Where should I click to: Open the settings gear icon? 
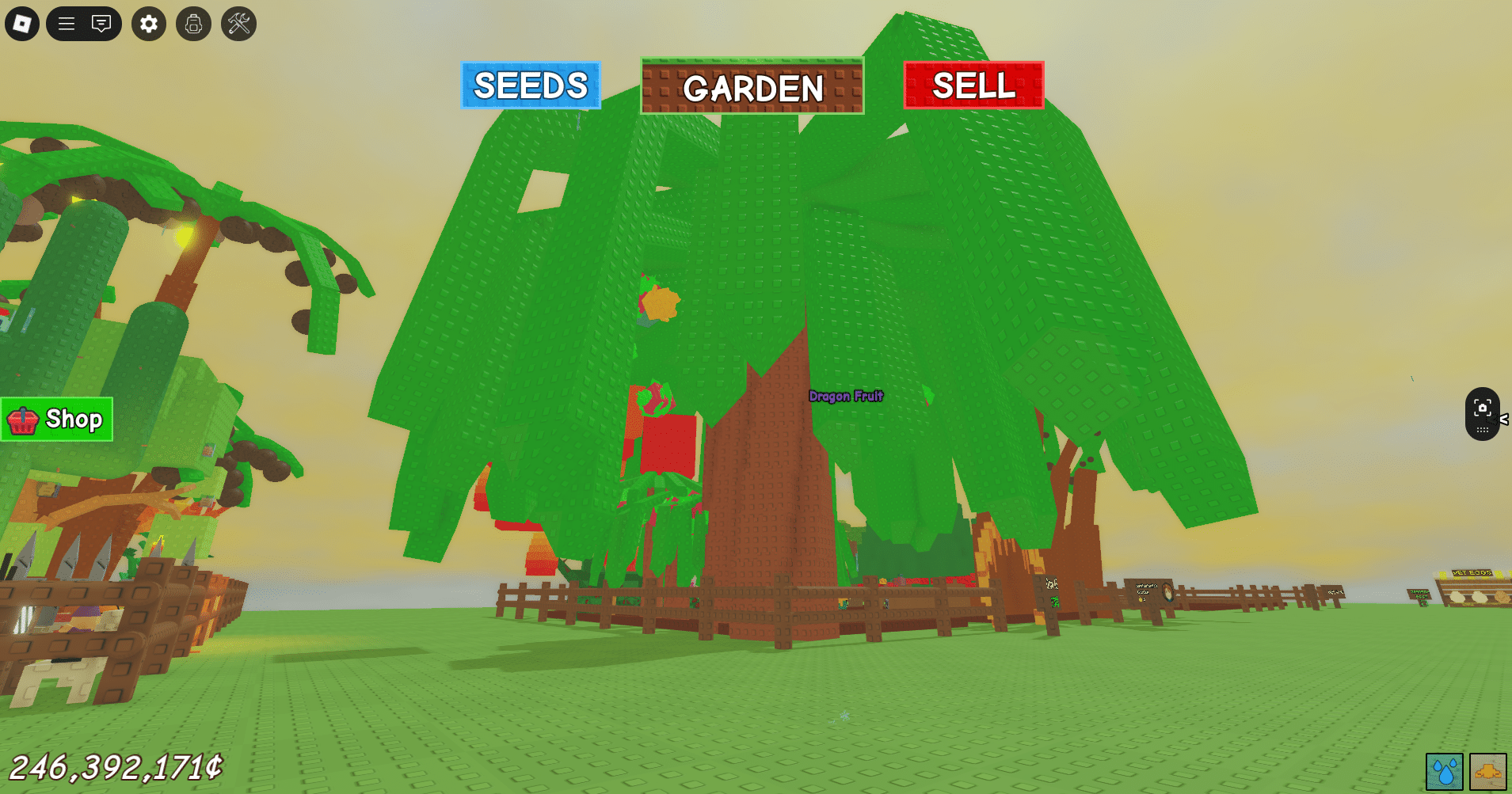148,24
